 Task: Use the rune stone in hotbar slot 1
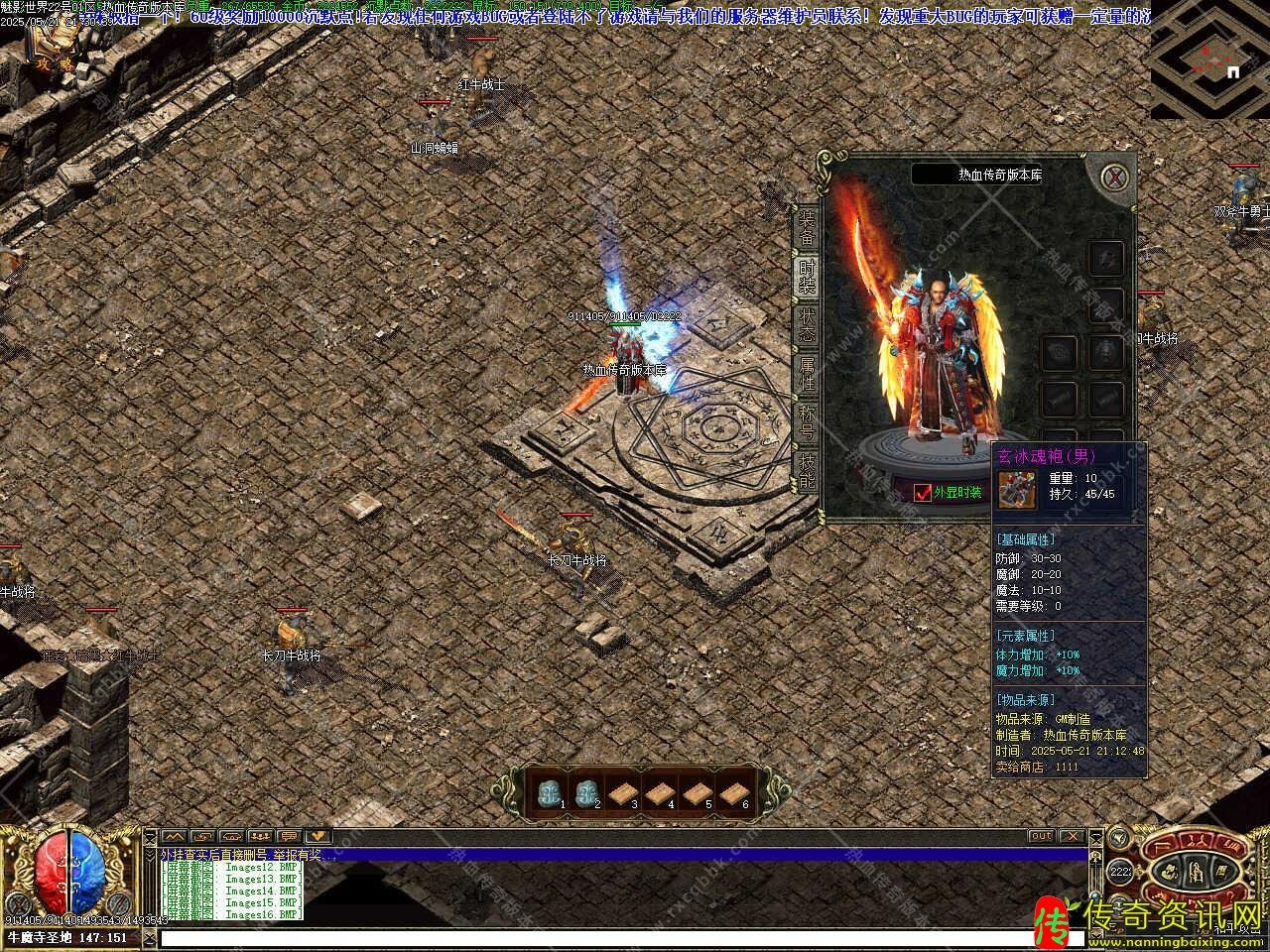pos(549,792)
